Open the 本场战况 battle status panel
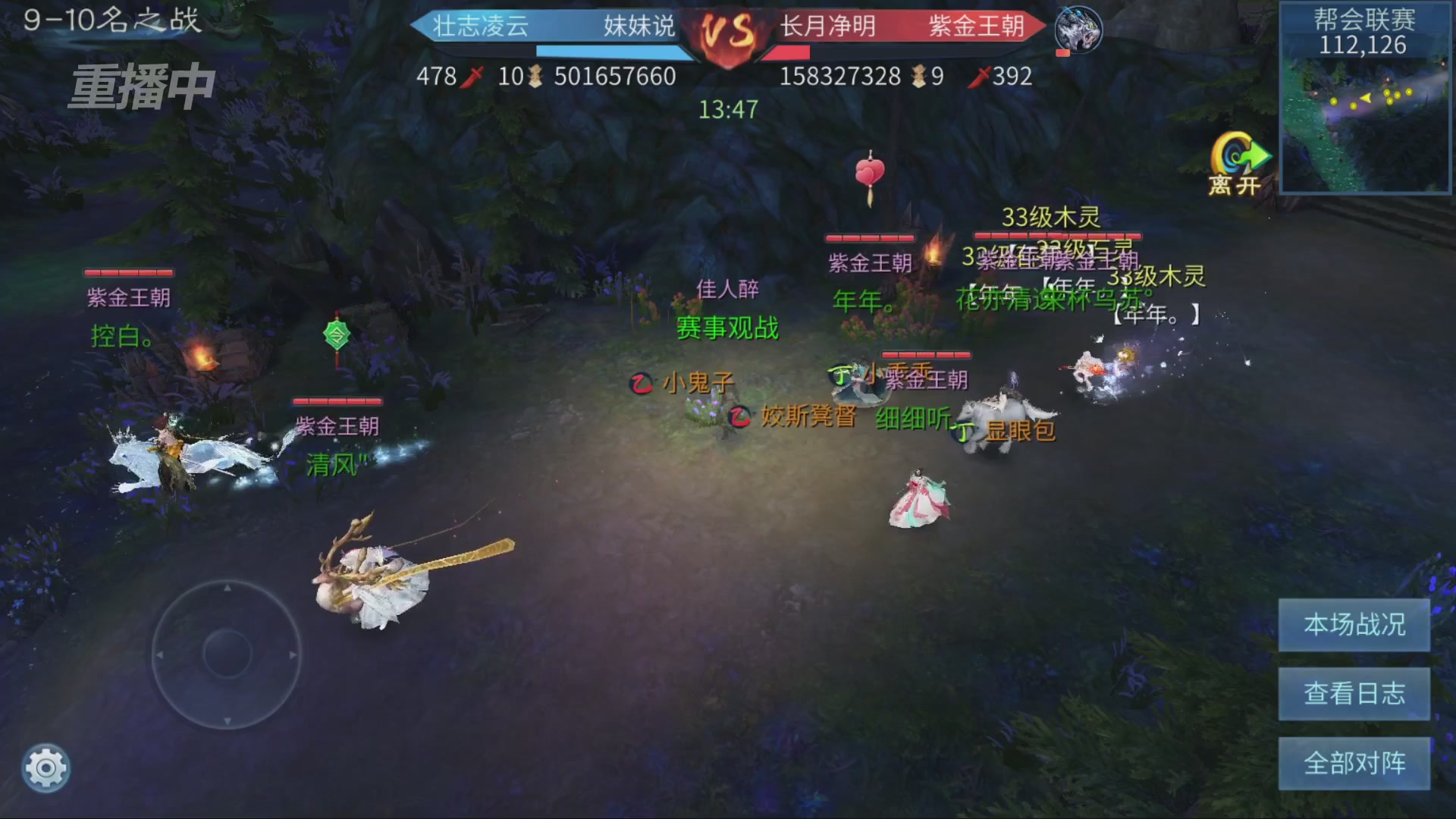 (1354, 625)
